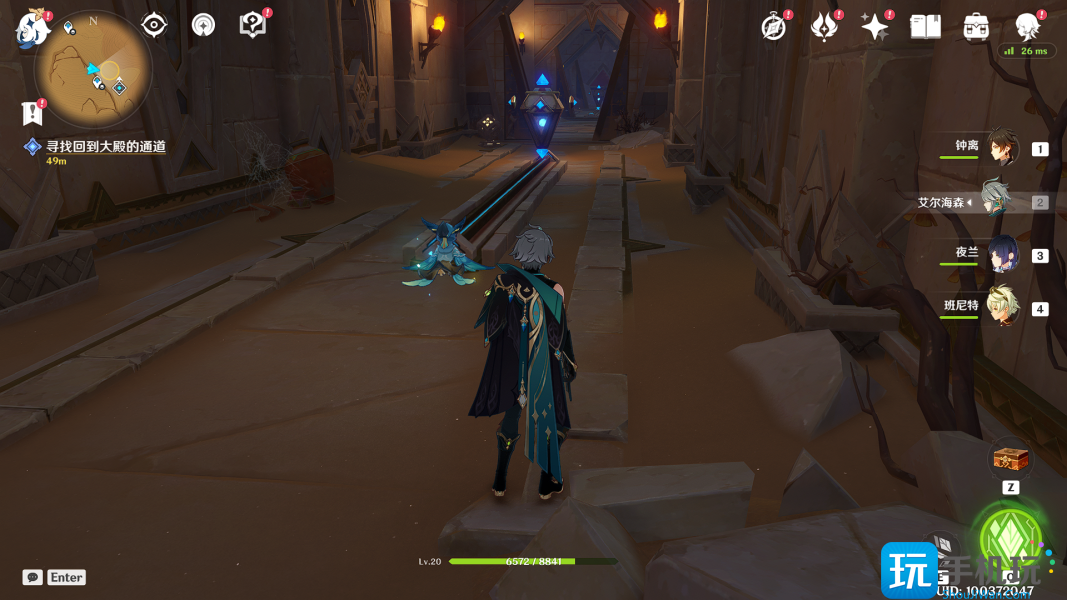The image size is (1067, 600).
Task: Open the circular minimap
Action: [x=92, y=70]
